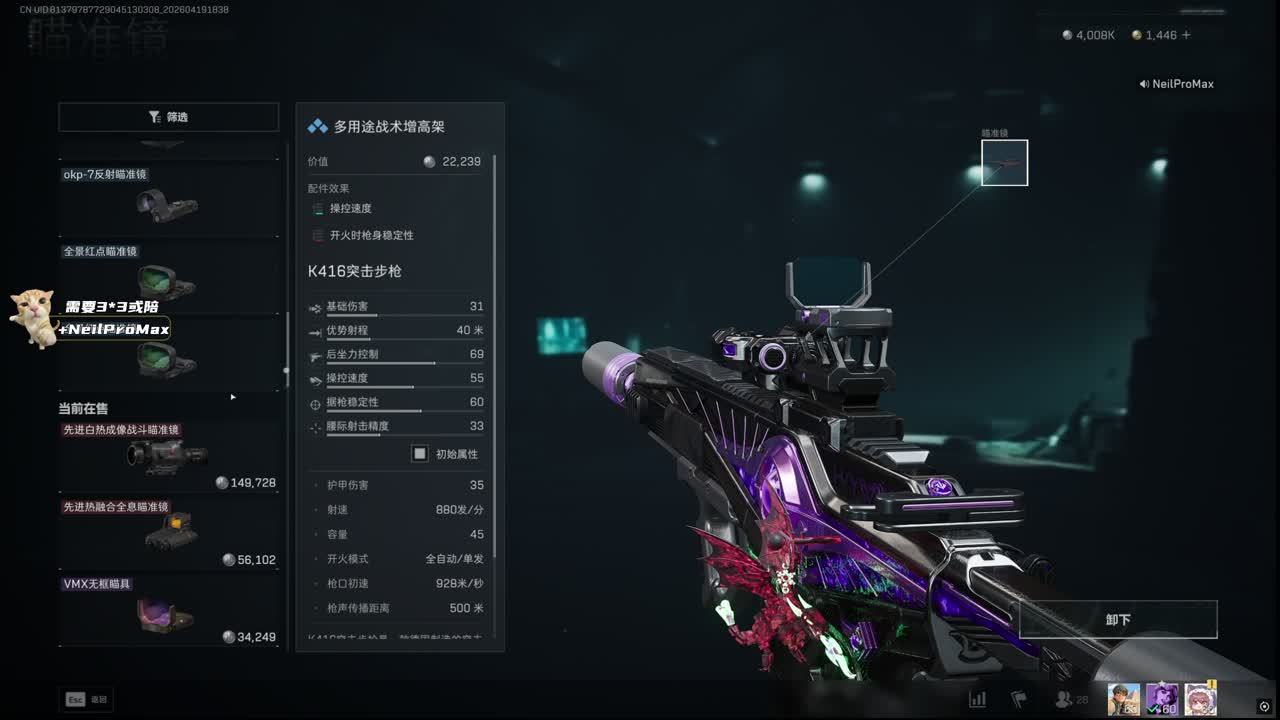The image size is (1280, 720).
Task: Click the 卸下 unequip button
Action: (1117, 620)
